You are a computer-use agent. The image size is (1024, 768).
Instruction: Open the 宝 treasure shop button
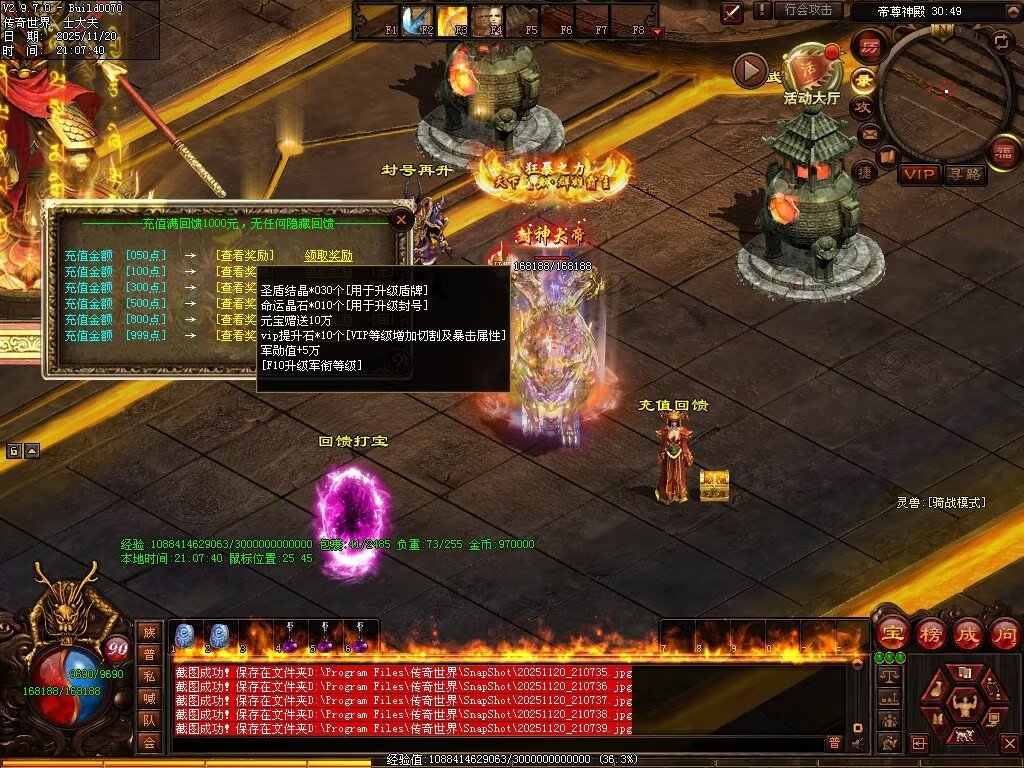892,633
